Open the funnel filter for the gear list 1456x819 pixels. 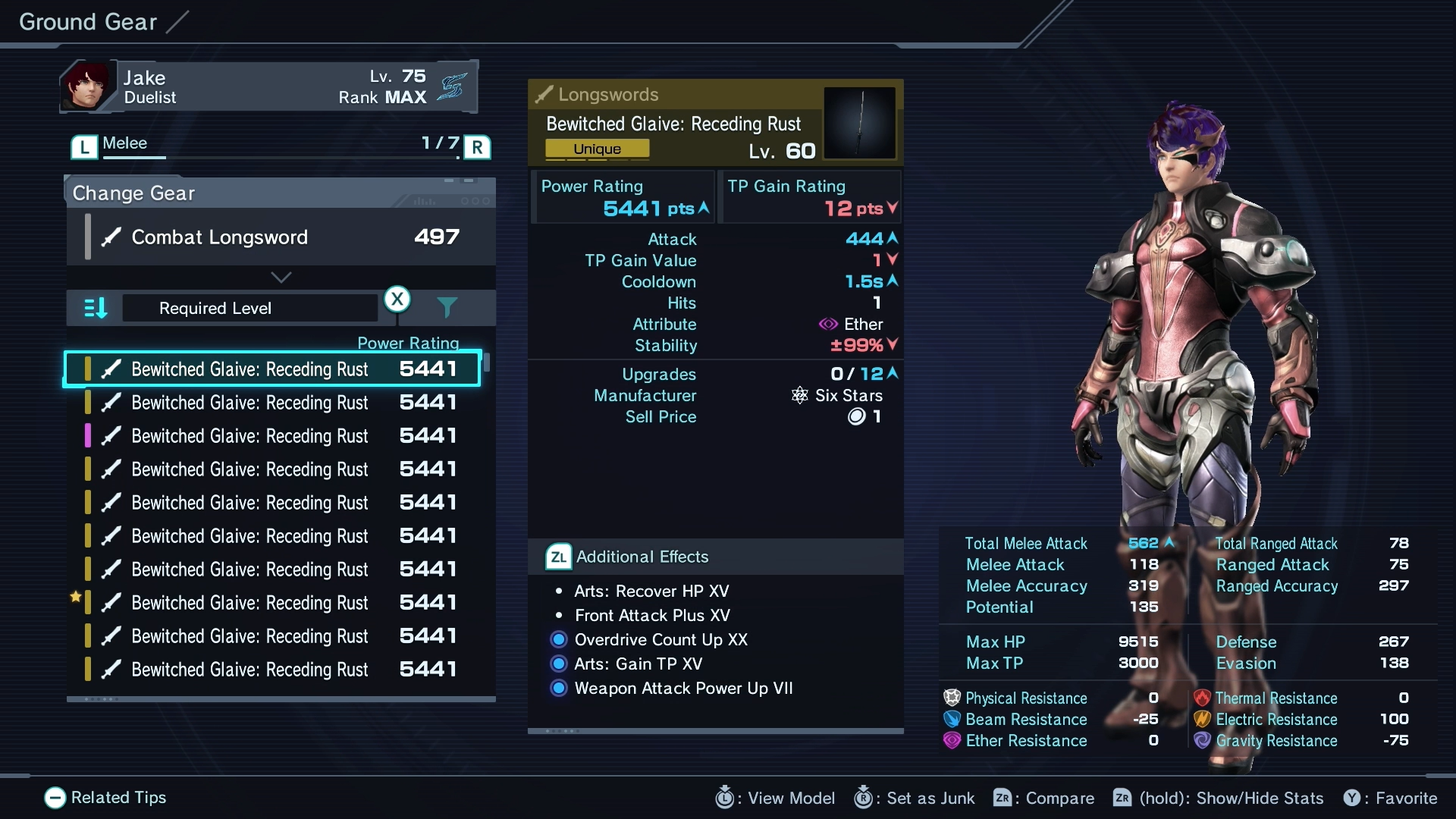(x=447, y=307)
